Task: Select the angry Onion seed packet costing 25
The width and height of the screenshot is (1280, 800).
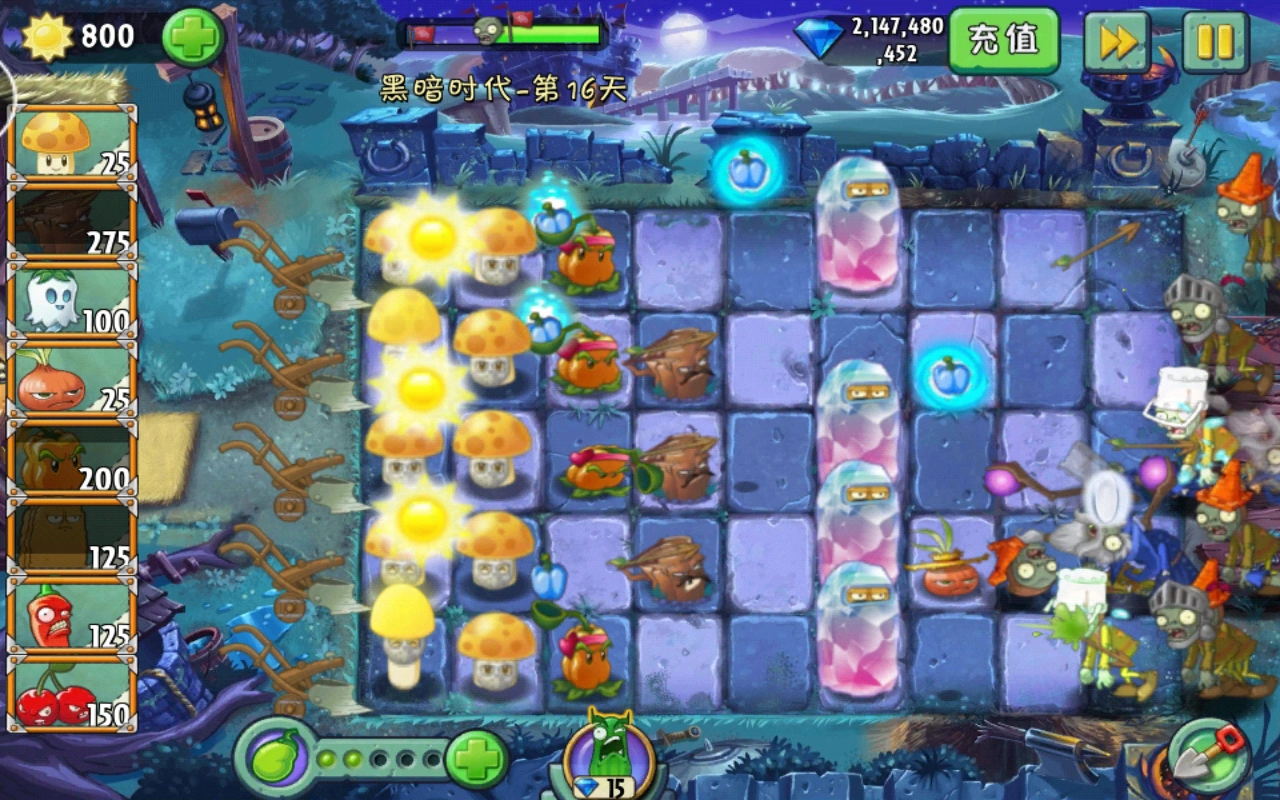Action: tap(70, 375)
